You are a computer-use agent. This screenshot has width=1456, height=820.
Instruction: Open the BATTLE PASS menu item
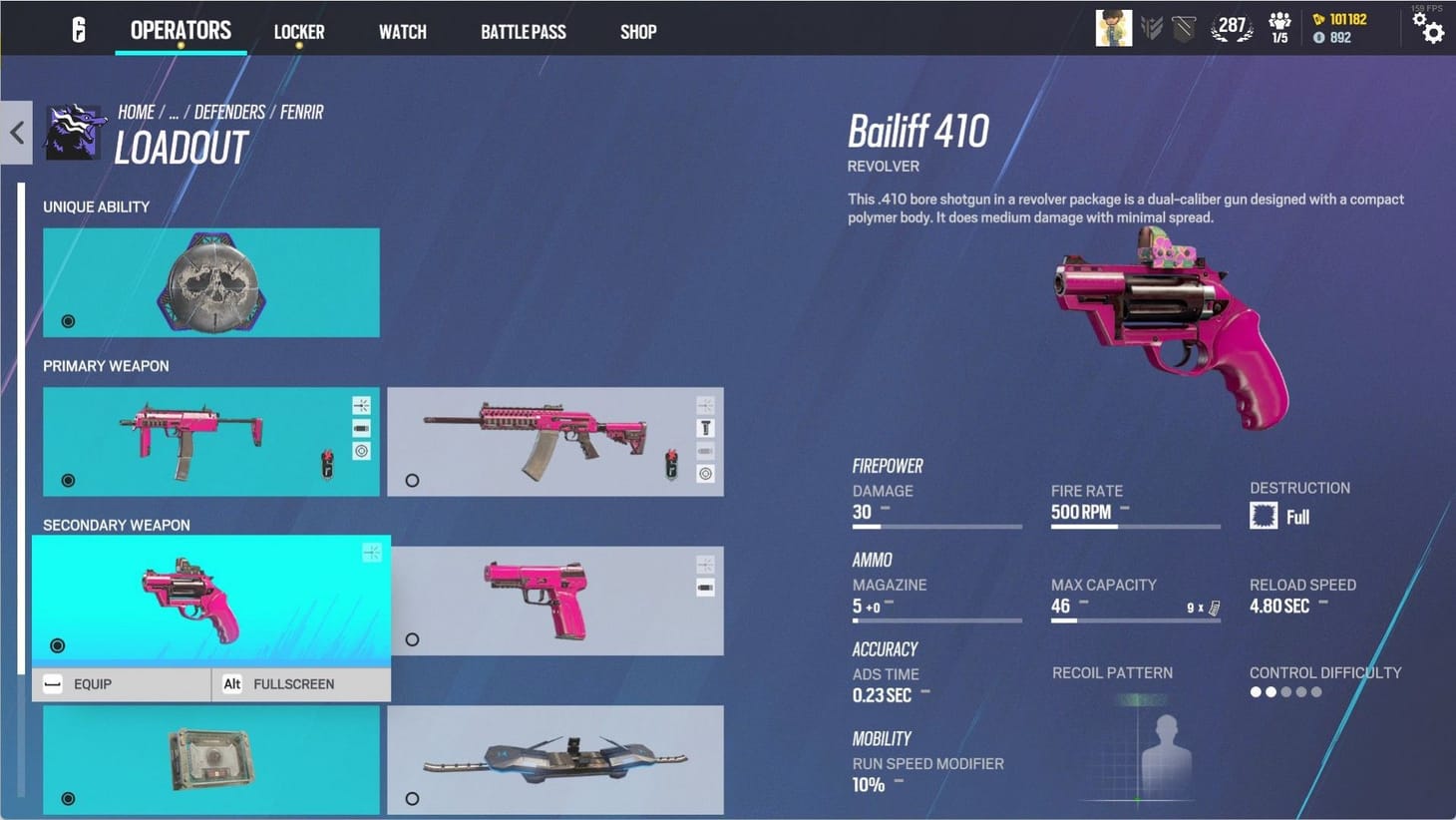coord(523,31)
